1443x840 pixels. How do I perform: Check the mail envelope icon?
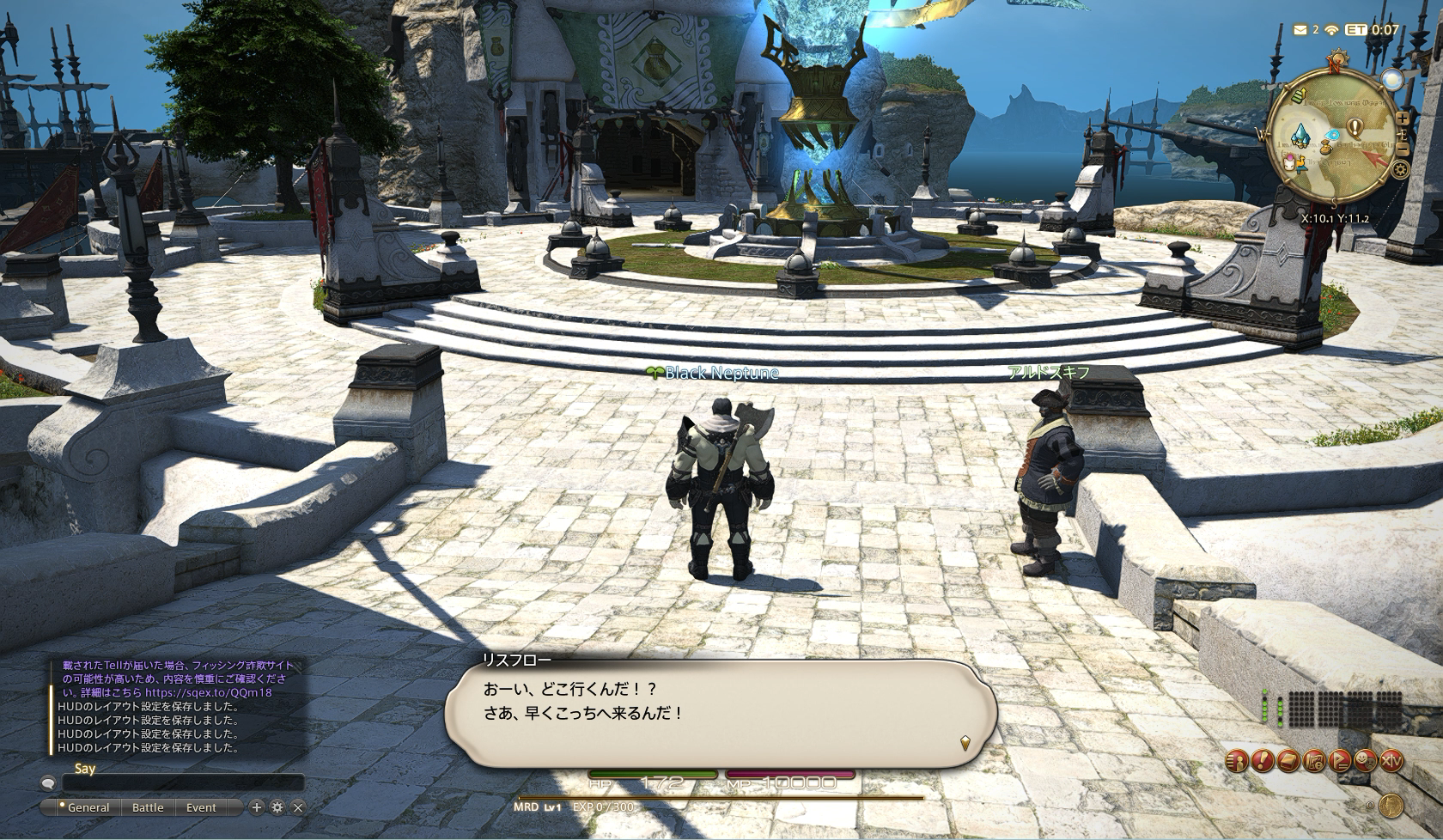pyautogui.click(x=1300, y=30)
